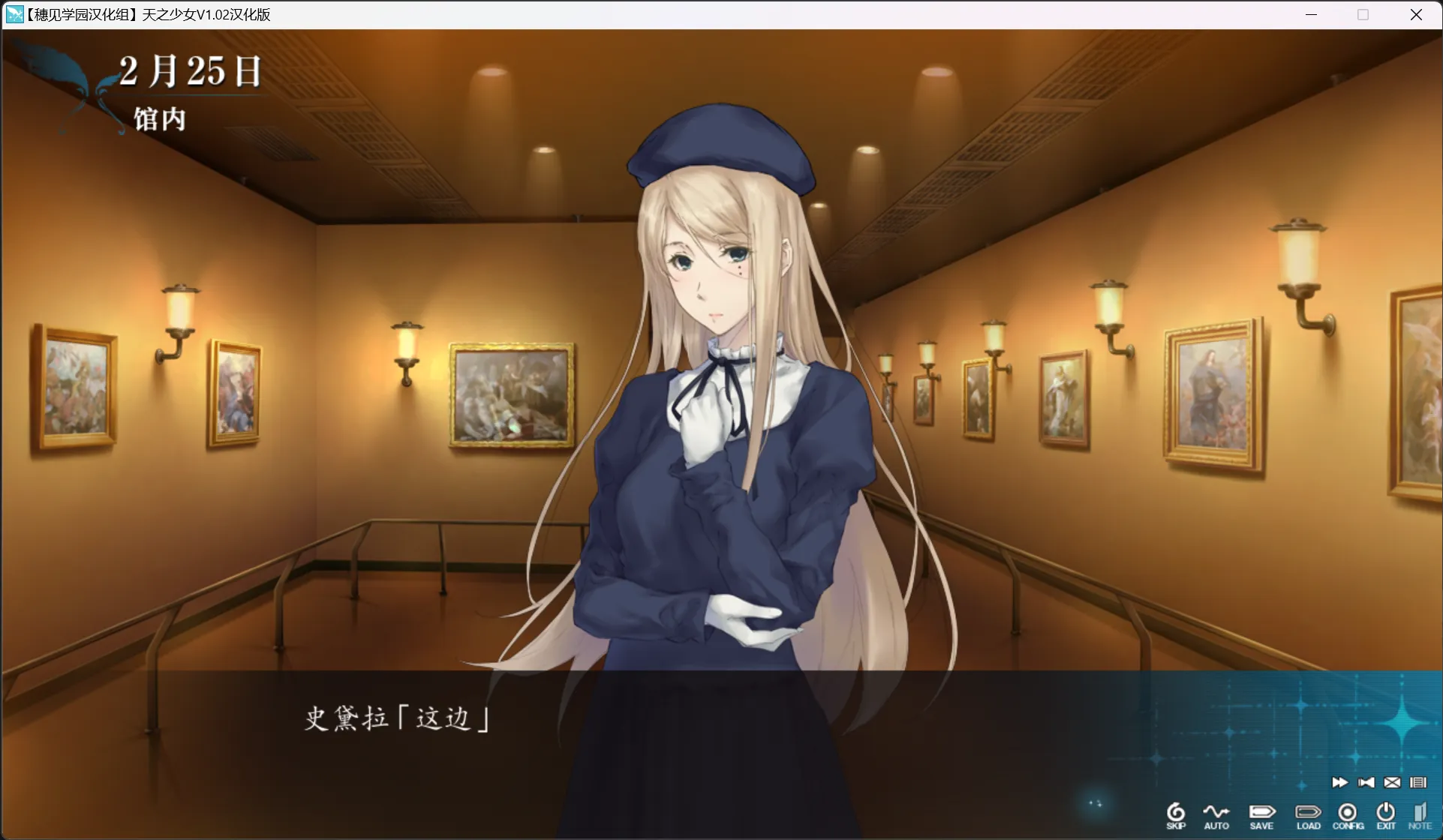Open the LOAD screen
The width and height of the screenshot is (1443, 840).
[x=1308, y=815]
